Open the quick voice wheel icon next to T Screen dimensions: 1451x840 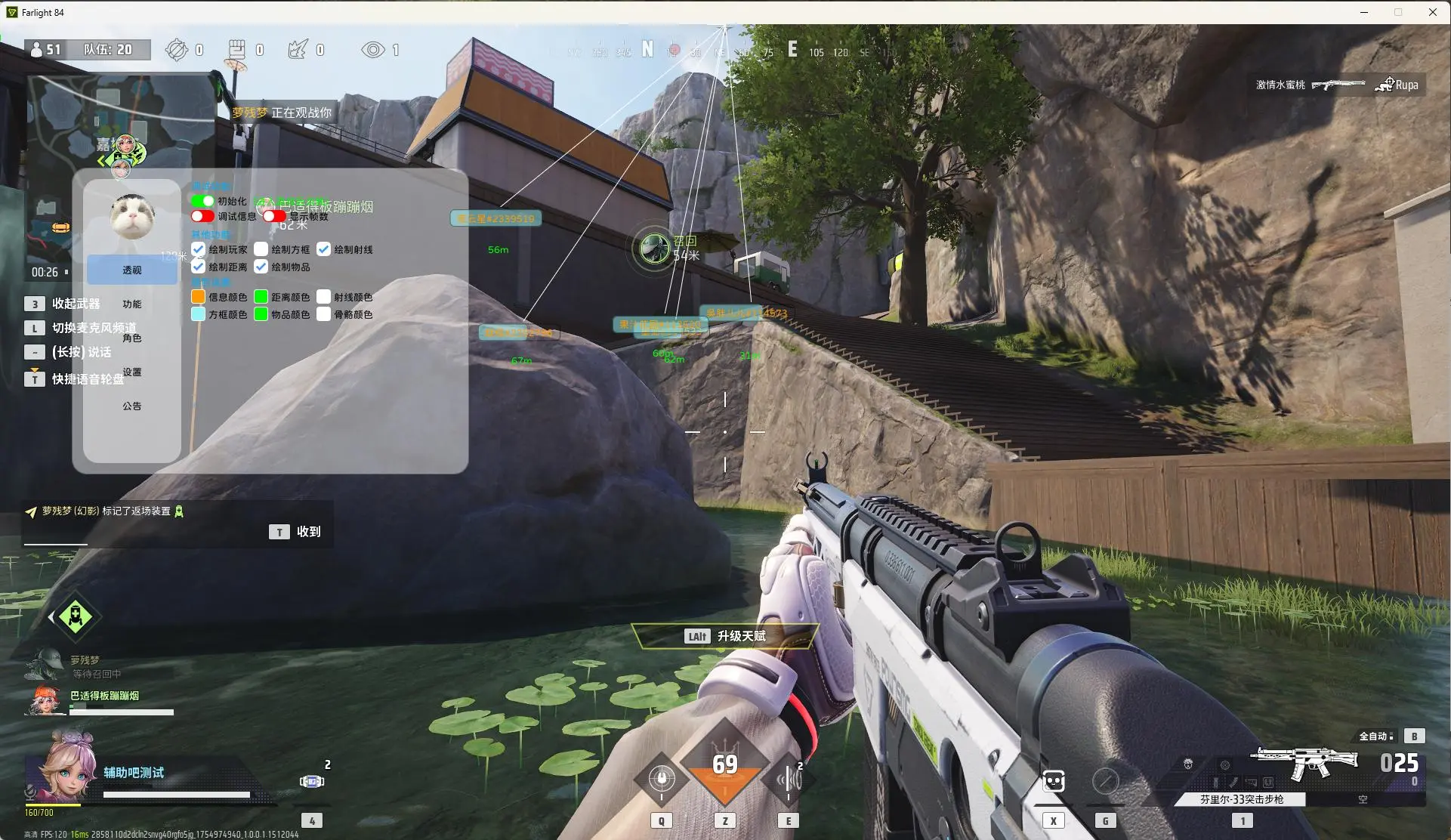(x=35, y=378)
